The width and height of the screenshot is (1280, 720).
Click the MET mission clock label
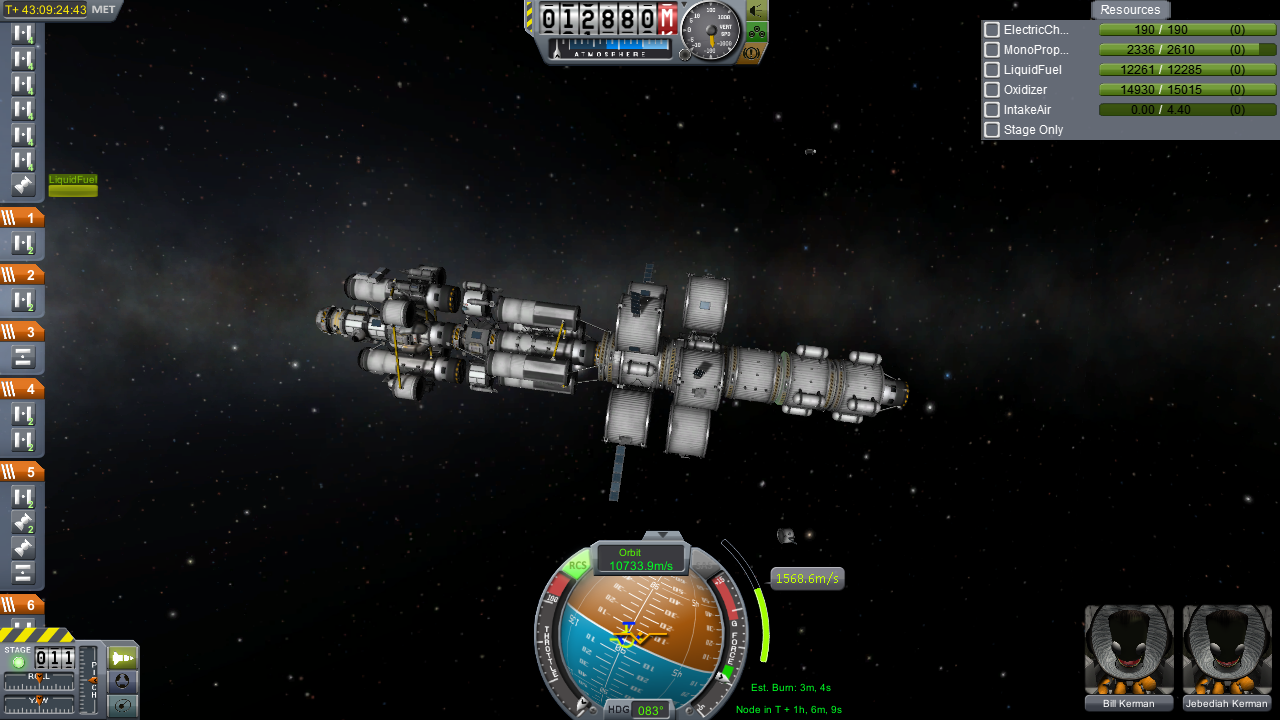(x=103, y=10)
